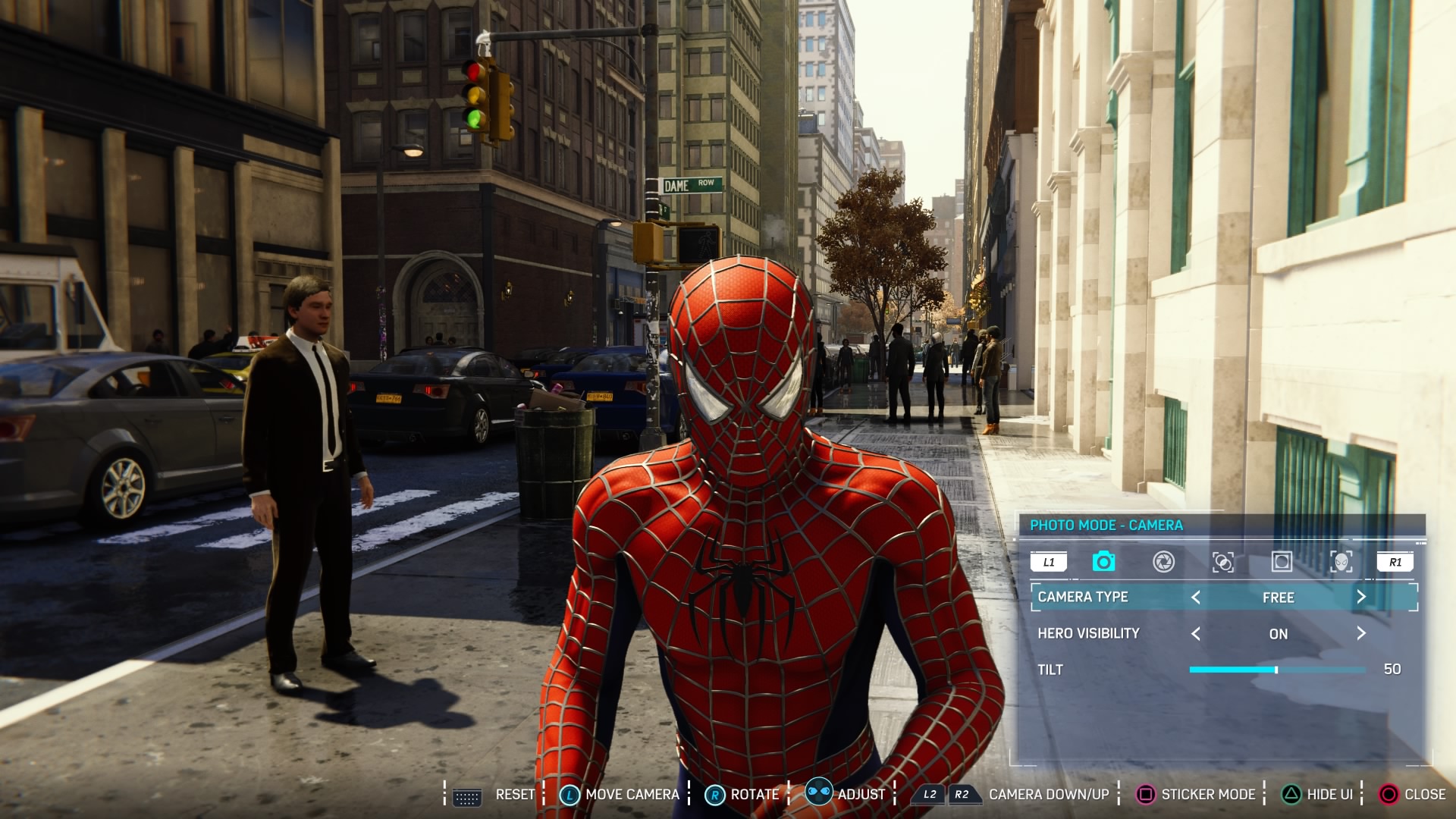The image size is (1456, 819).
Task: Change Hero Visibility using its right arrow
Action: [x=1361, y=634]
